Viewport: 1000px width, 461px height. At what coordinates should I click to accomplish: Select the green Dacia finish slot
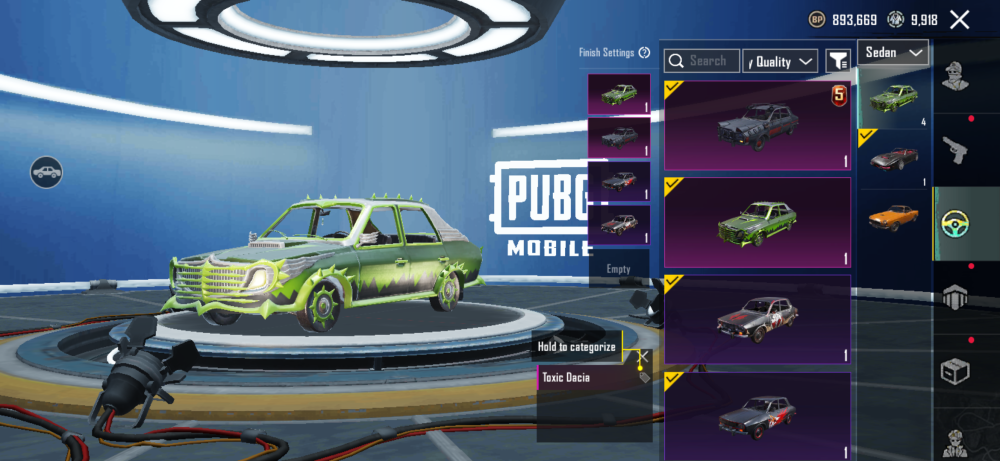pyautogui.click(x=619, y=95)
